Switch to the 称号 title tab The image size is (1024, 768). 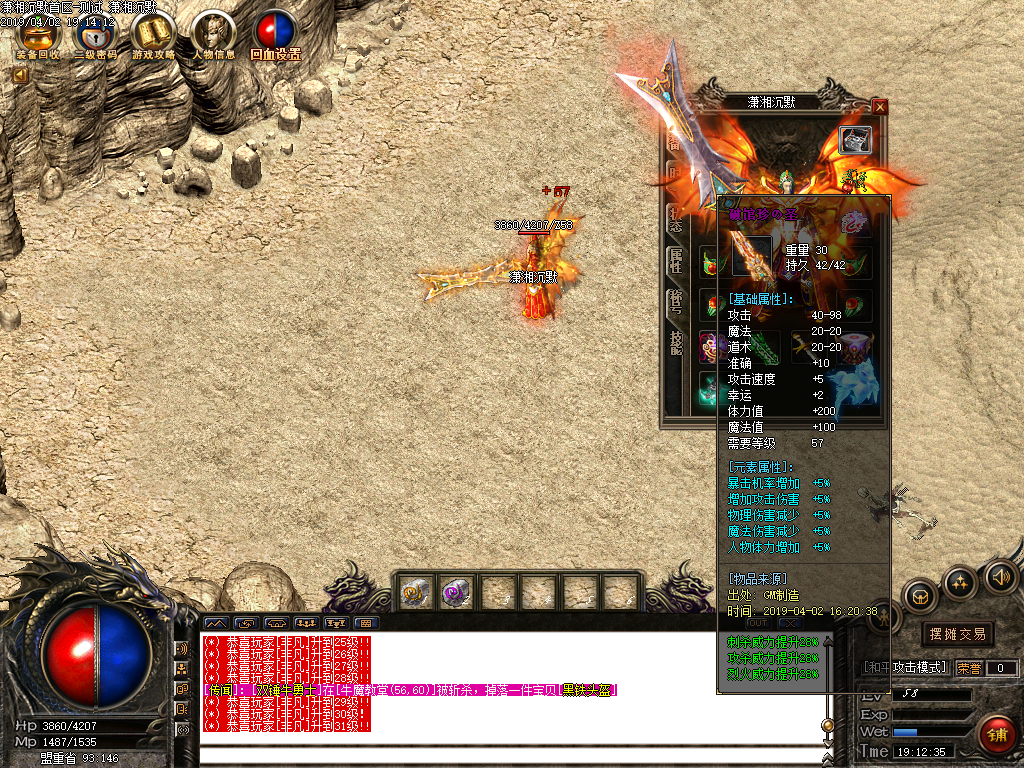tap(676, 302)
